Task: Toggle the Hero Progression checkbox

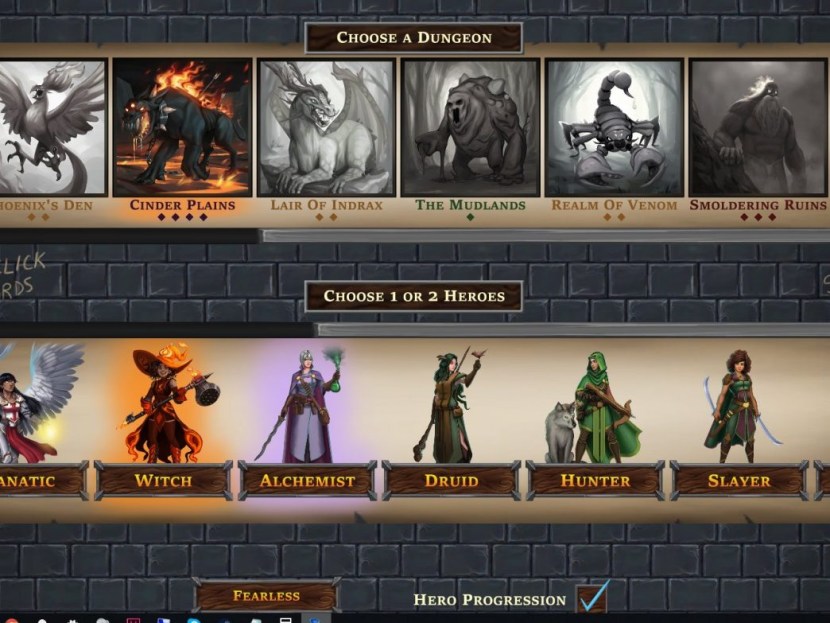Action: pyautogui.click(x=592, y=597)
